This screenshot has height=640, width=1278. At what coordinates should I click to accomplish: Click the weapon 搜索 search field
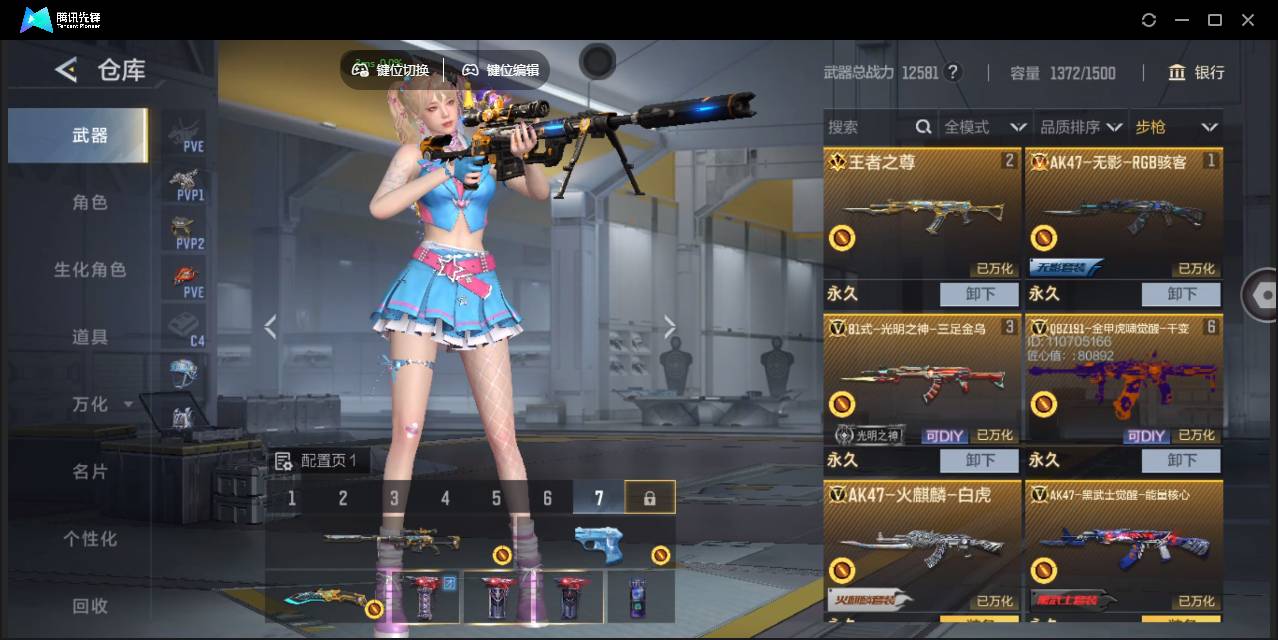(x=868, y=127)
